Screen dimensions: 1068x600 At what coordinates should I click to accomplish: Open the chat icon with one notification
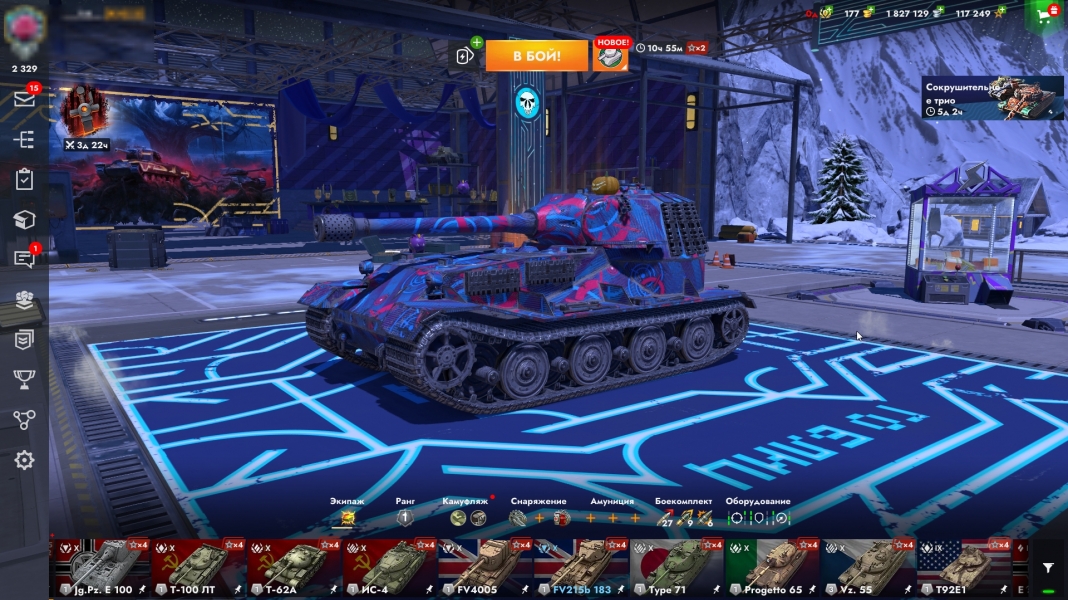(x=24, y=259)
